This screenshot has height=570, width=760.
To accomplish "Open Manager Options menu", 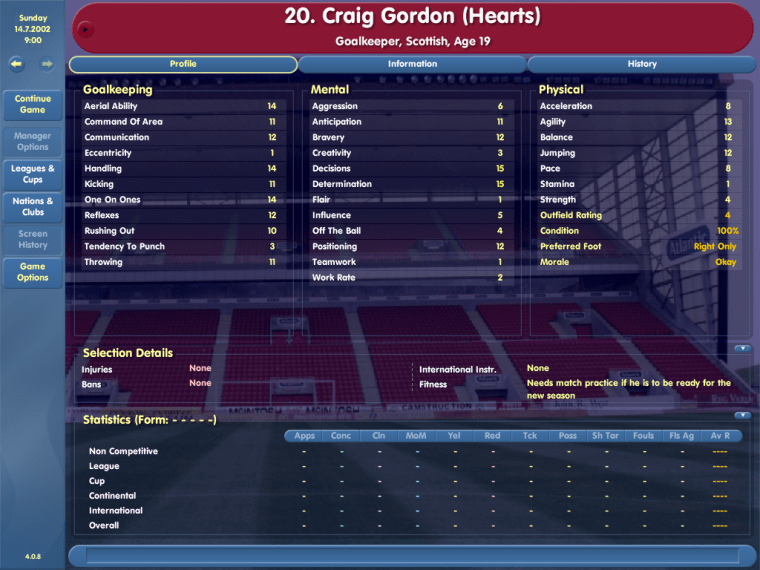I will point(33,141).
